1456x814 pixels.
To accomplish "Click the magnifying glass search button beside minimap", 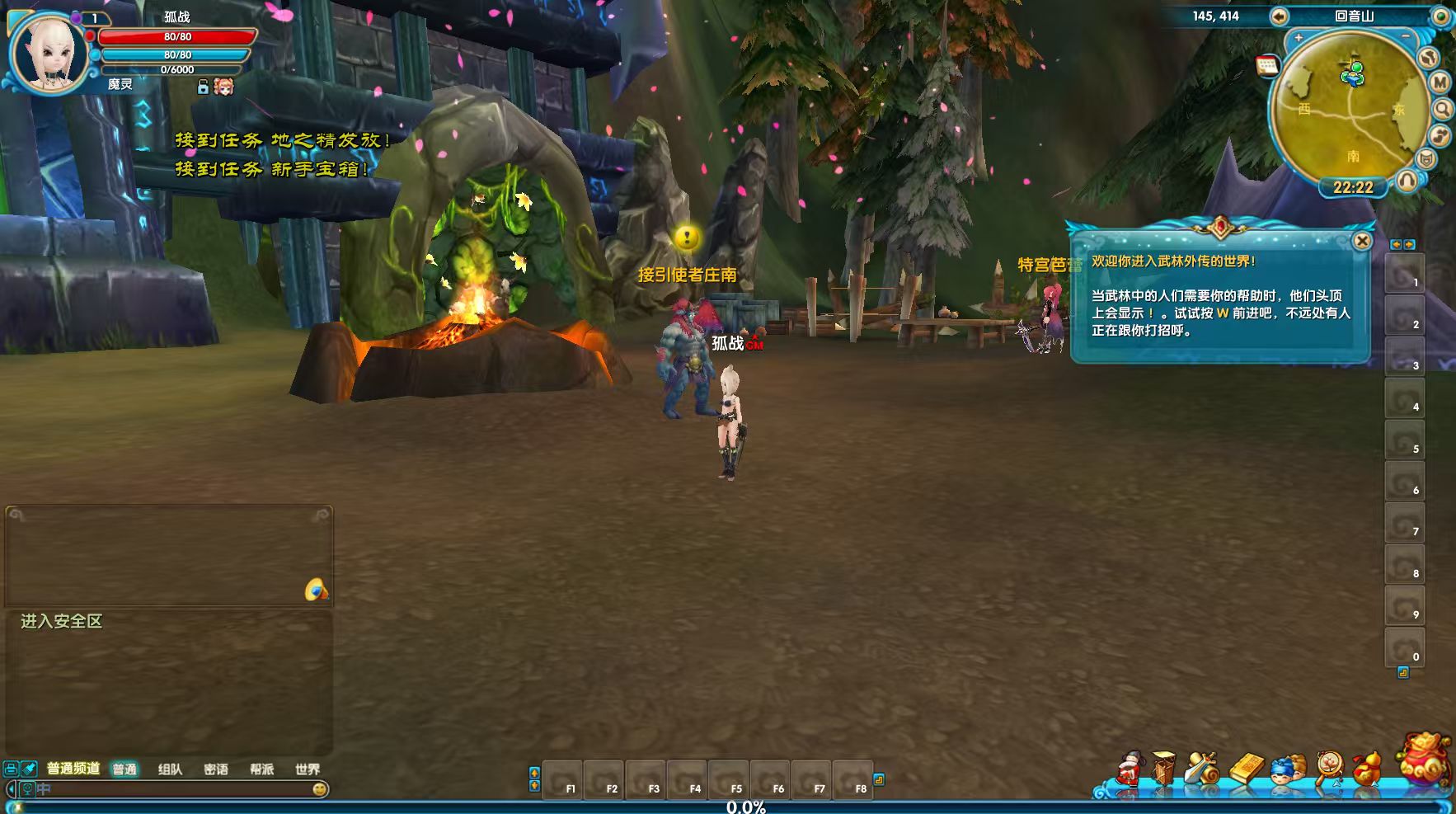I will [1443, 109].
